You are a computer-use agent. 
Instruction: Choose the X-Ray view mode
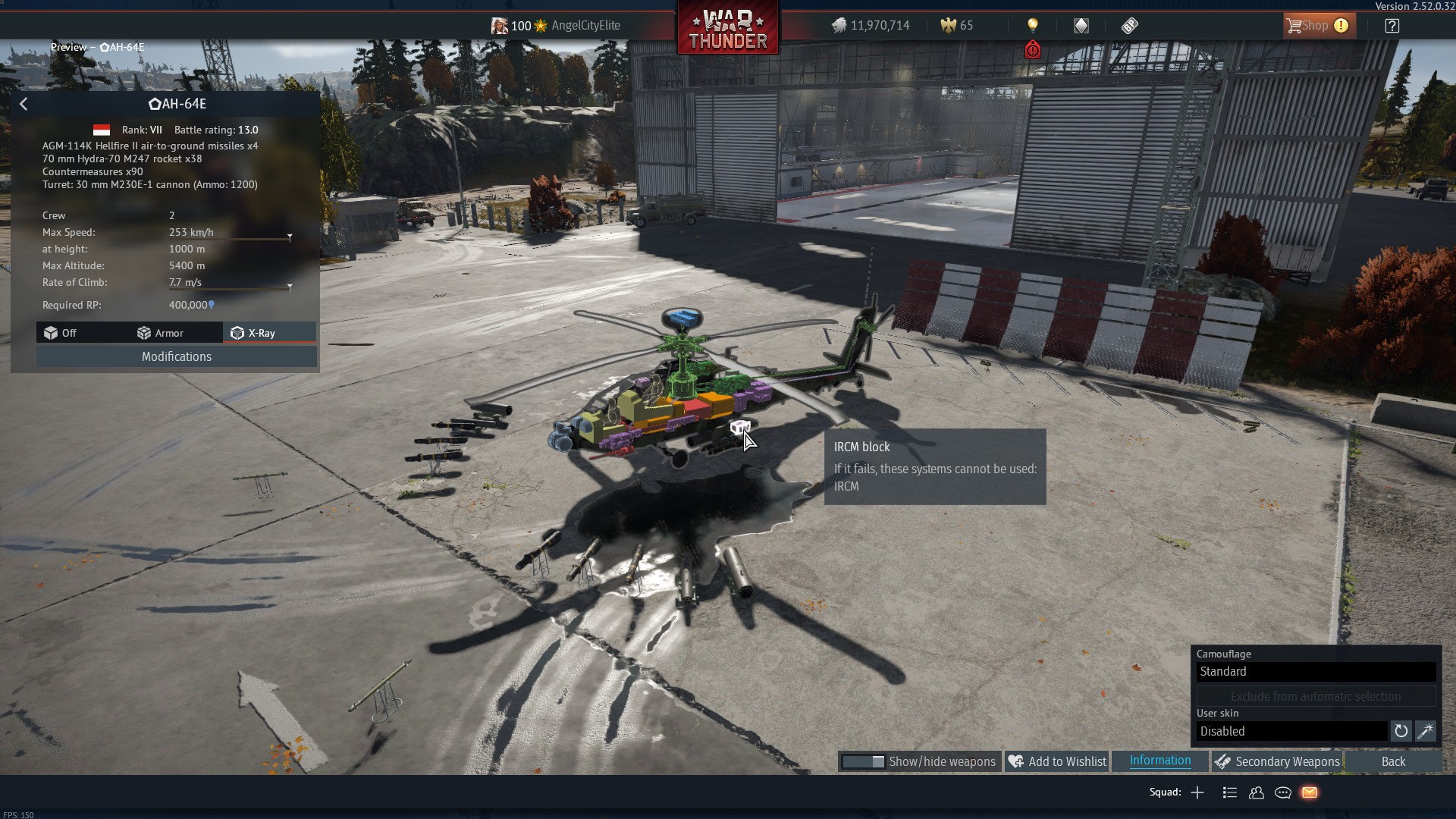click(x=254, y=333)
